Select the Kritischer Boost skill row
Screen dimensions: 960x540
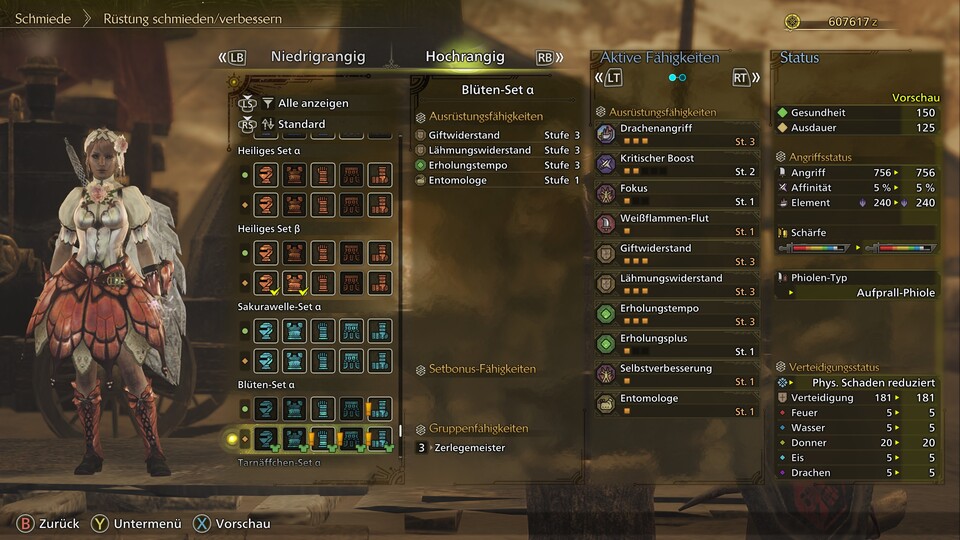[677, 163]
